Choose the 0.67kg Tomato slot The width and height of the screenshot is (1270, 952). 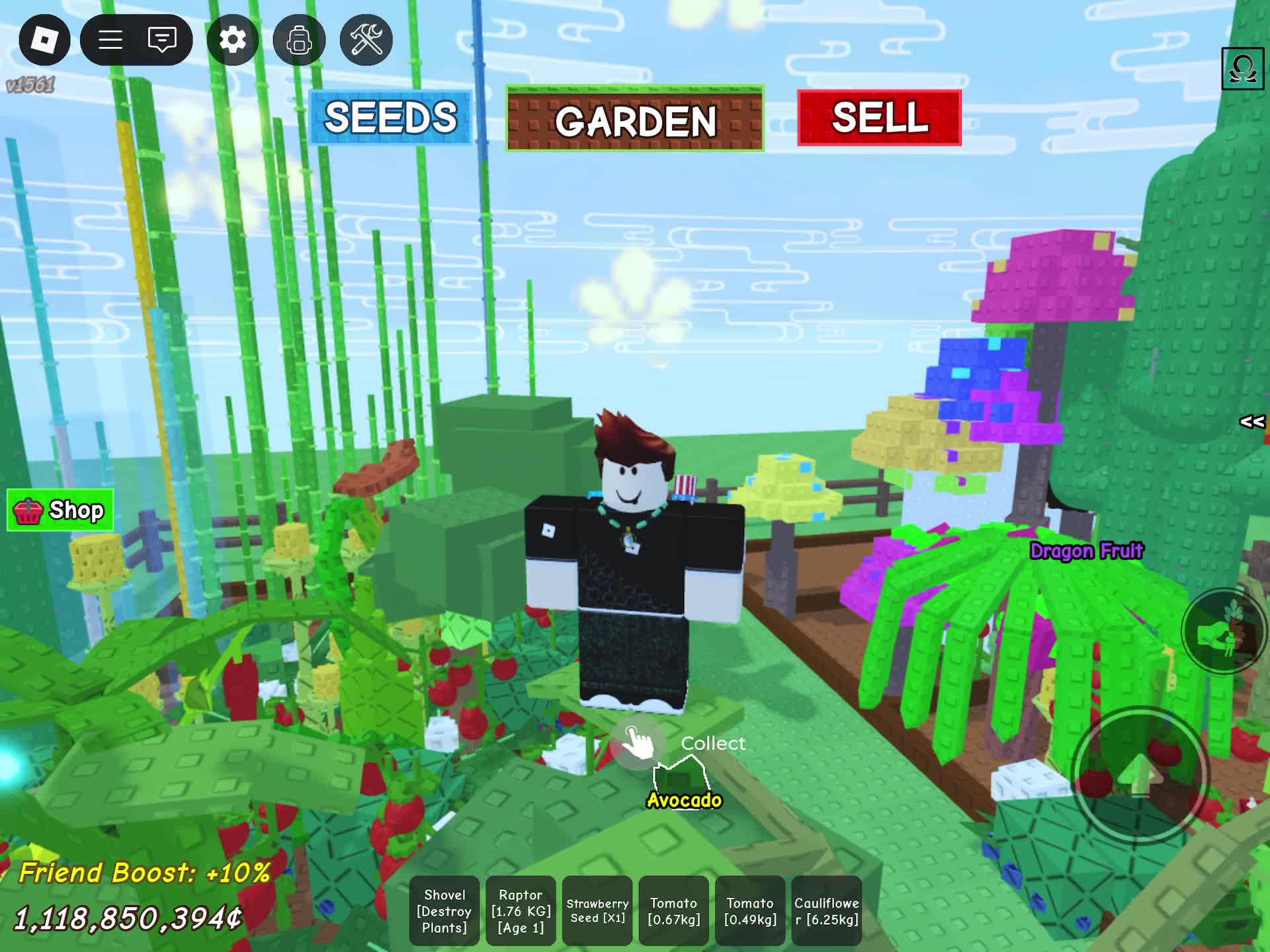click(673, 911)
